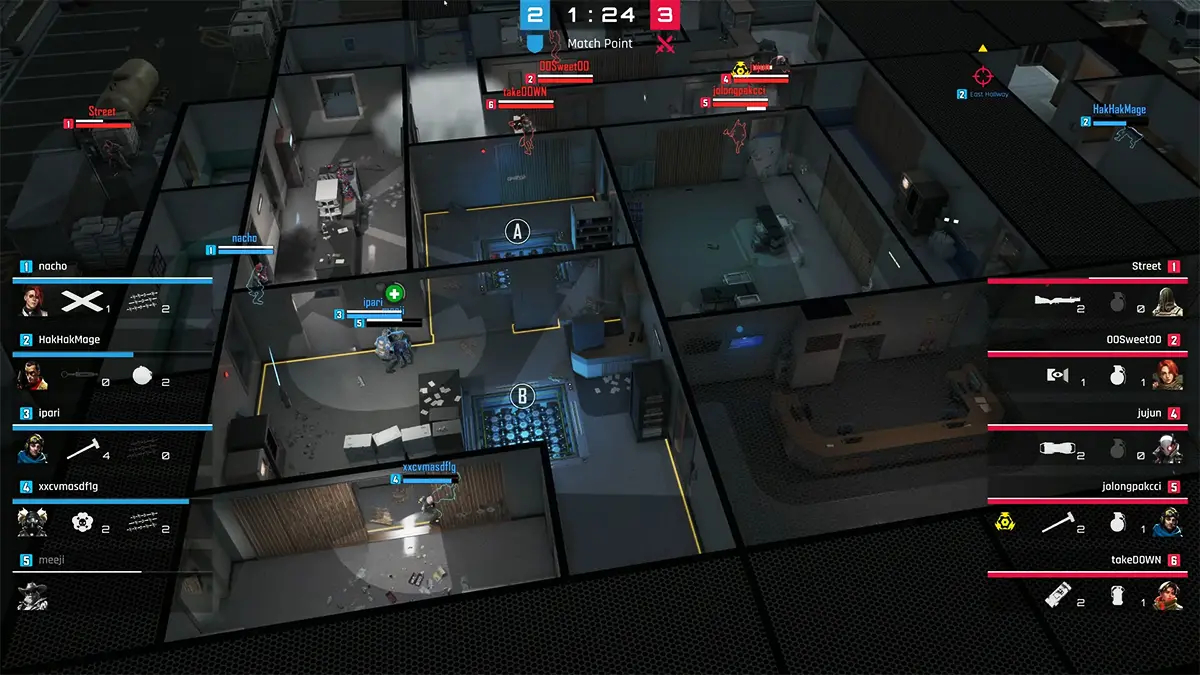1200x675 pixels.
Task: Select HakHakMage's portrait in the blue roster
Action: pos(34,375)
